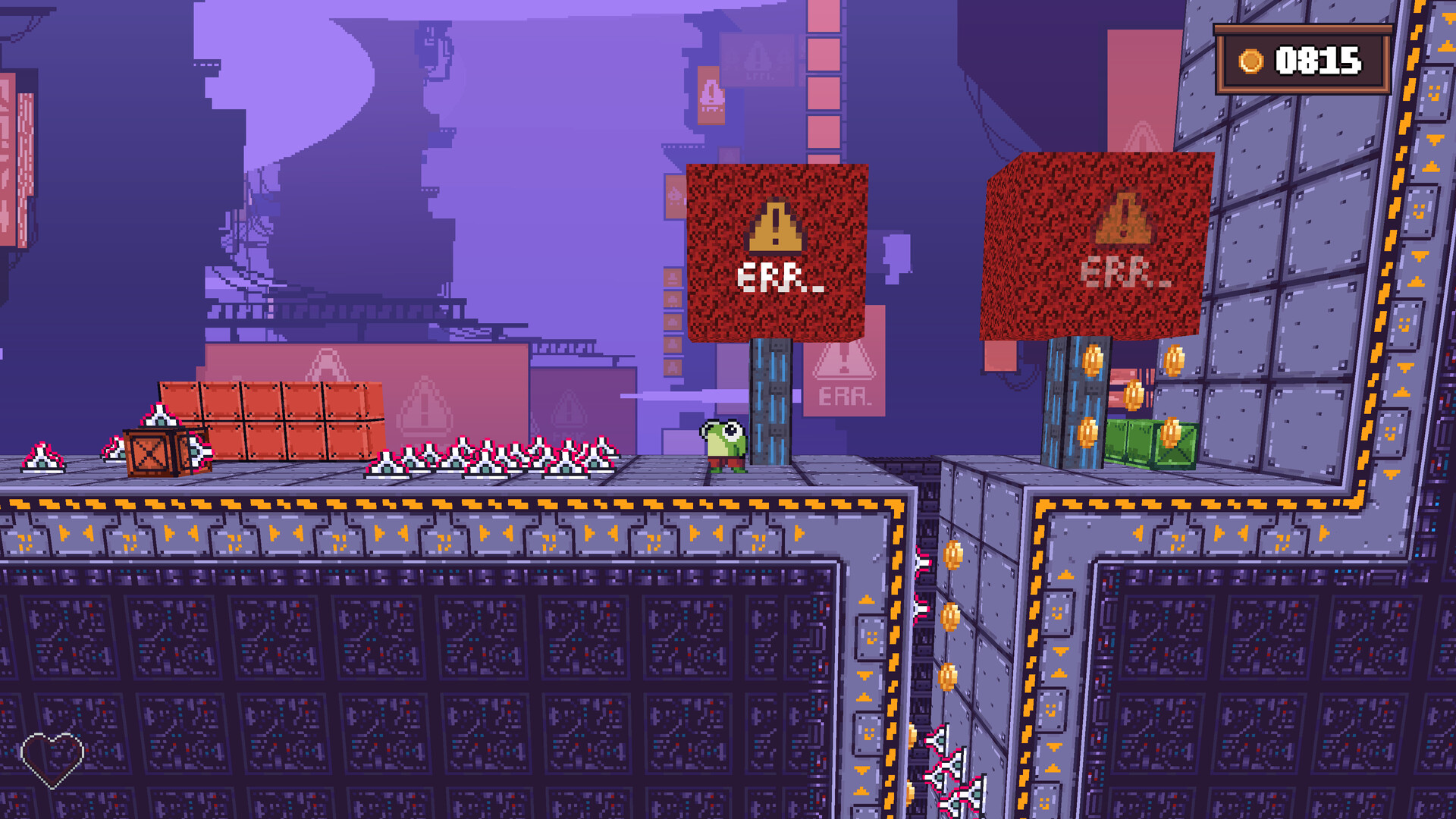Expand the left ERR error block
The width and height of the screenshot is (1456, 819).
[773, 250]
